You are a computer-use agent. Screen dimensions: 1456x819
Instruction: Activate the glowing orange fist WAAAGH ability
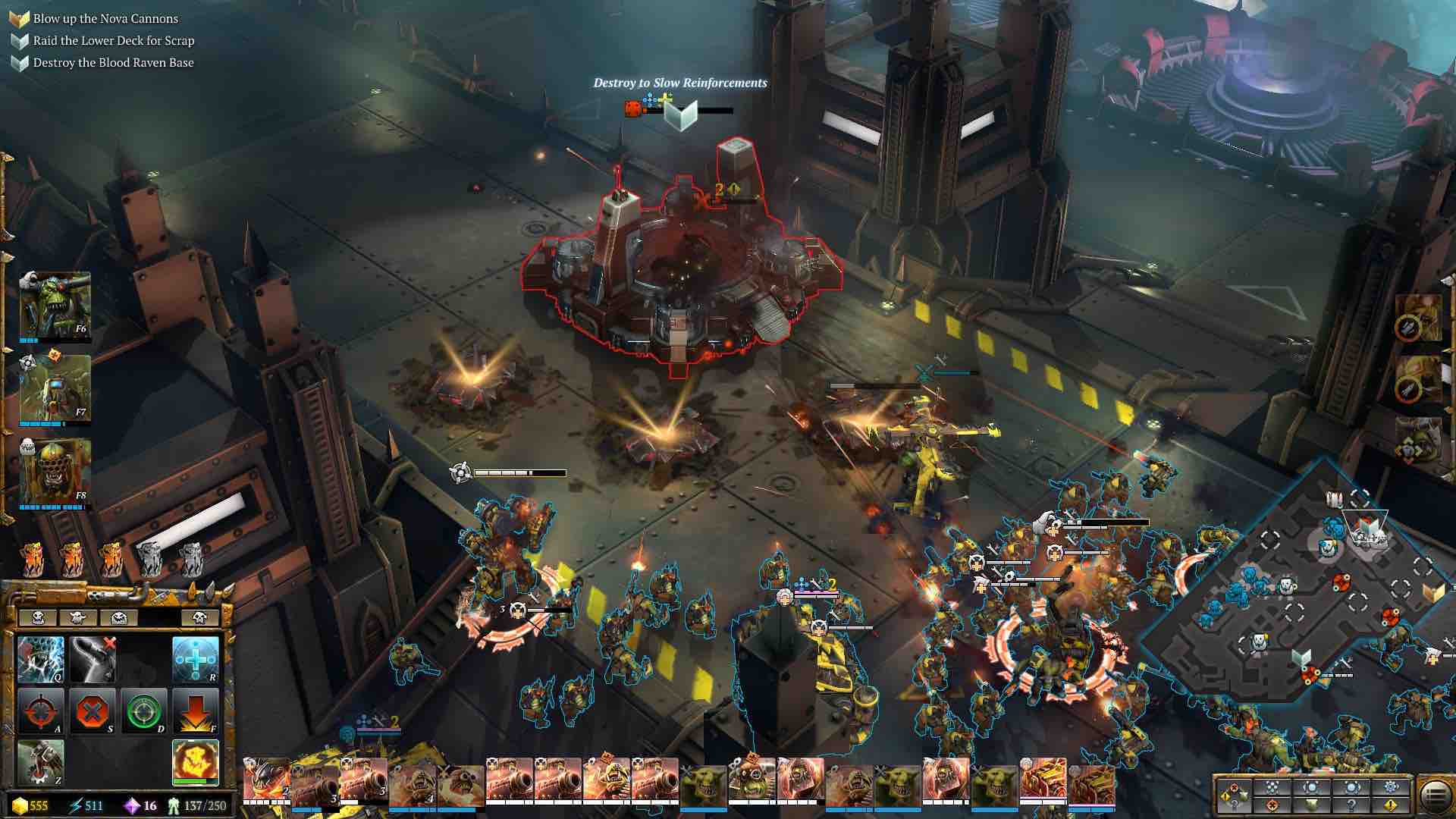pyautogui.click(x=196, y=762)
